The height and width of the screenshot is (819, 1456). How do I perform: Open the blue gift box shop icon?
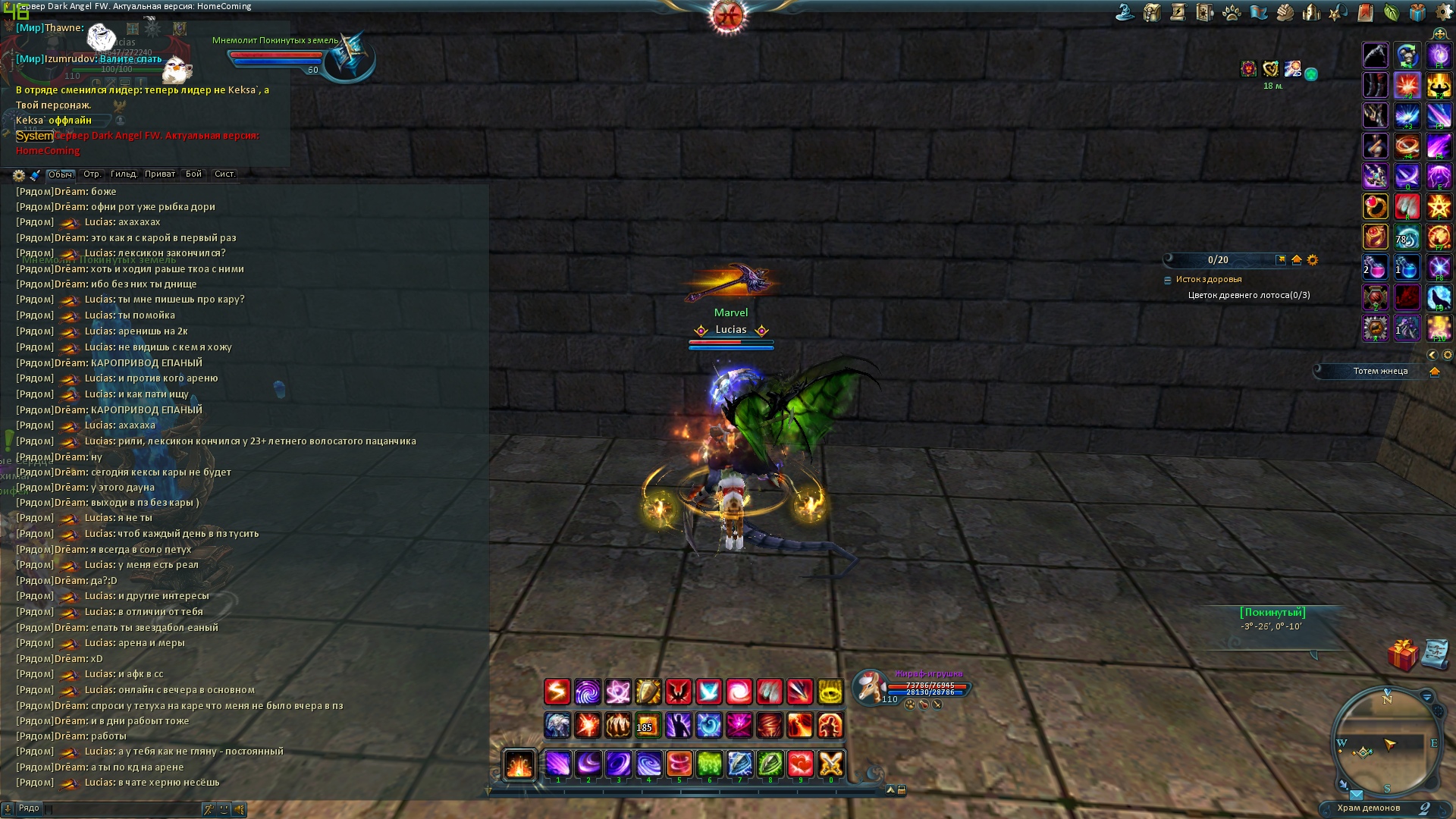point(1417,13)
